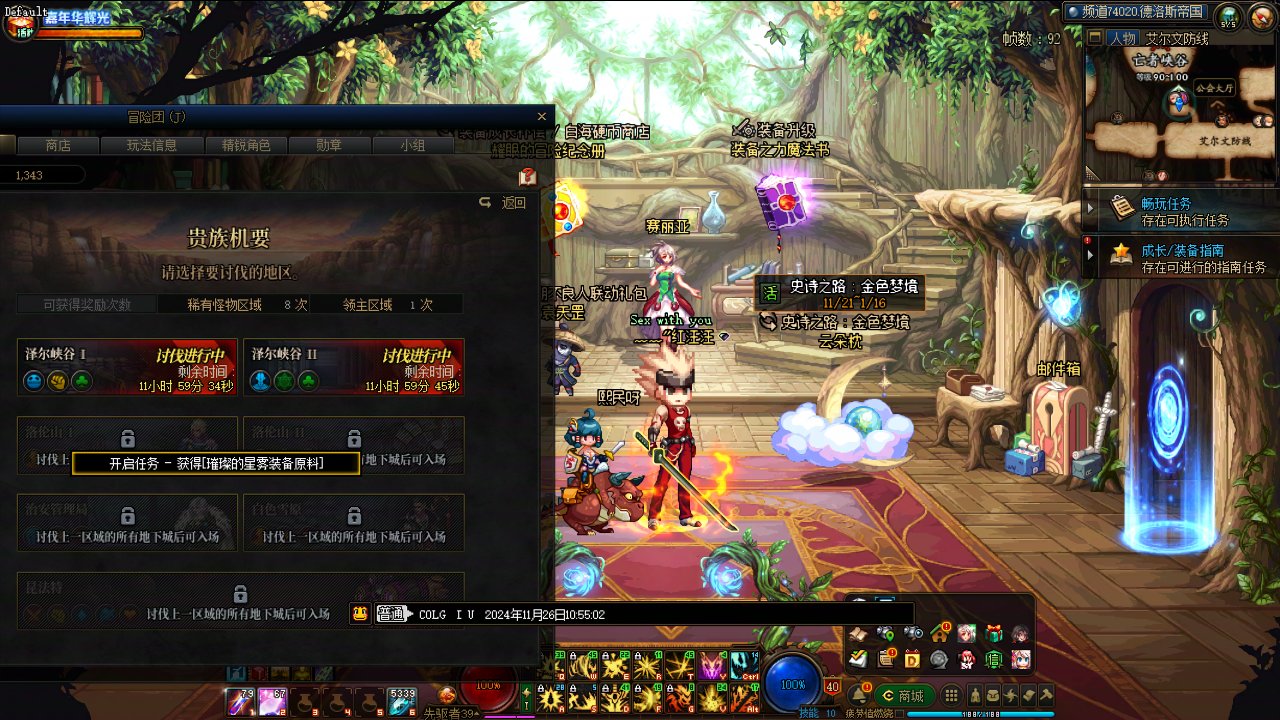Open the 成长/装备指南 guide entry

(x=1180, y=258)
